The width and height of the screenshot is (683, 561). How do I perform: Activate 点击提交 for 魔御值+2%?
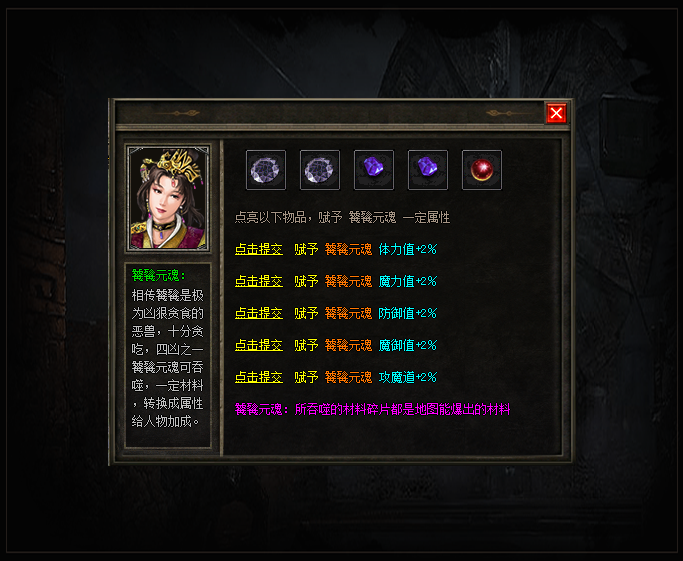pyautogui.click(x=259, y=345)
